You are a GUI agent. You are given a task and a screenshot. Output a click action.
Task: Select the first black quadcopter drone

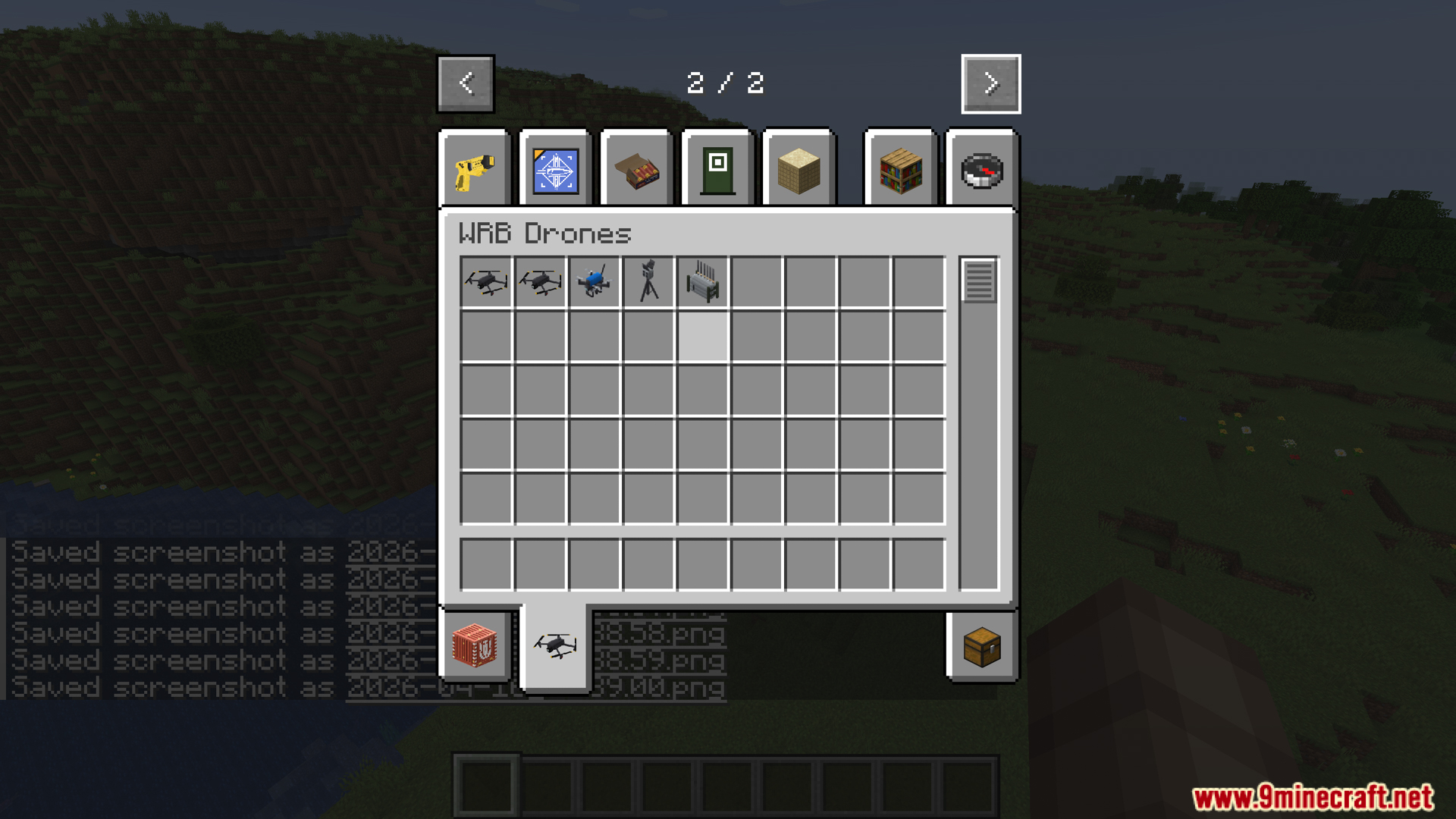pyautogui.click(x=486, y=282)
